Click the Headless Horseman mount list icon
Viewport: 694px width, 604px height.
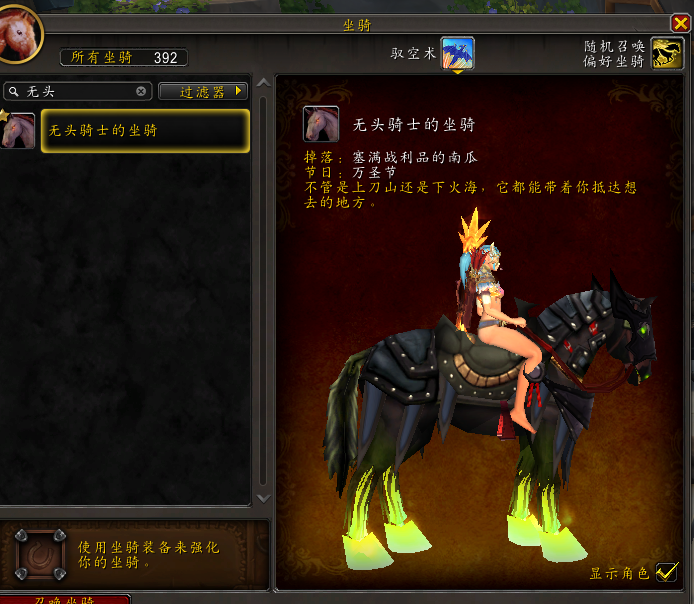point(19,131)
